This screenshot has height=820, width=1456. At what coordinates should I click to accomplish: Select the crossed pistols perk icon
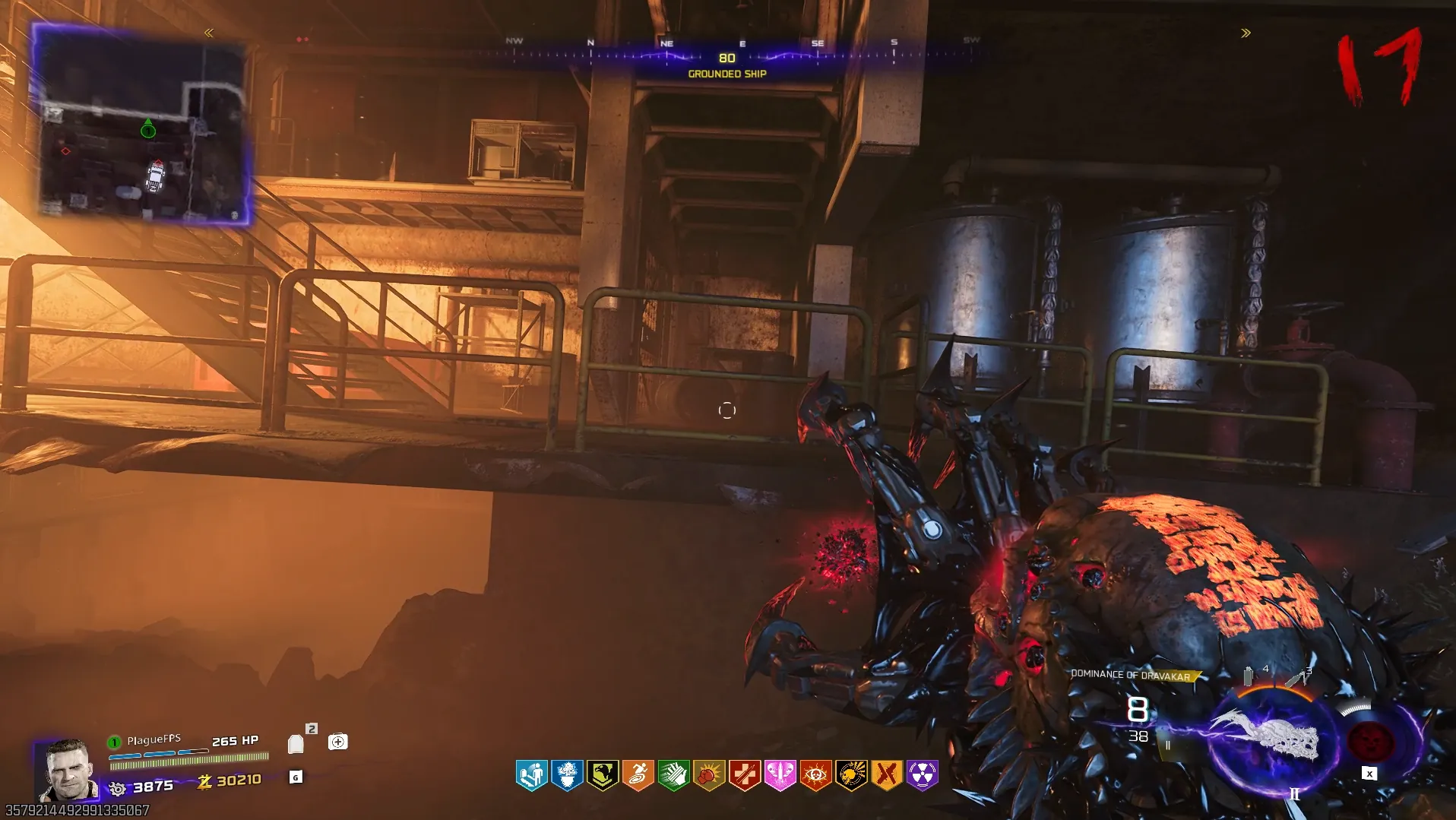[887, 775]
